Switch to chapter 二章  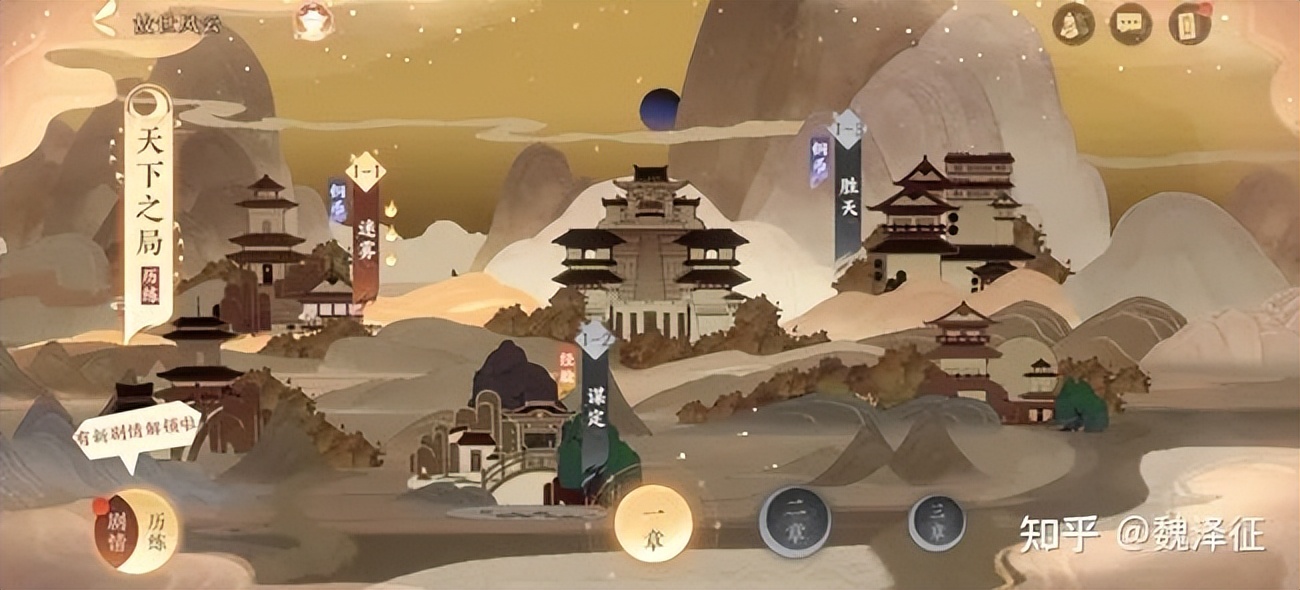pos(794,521)
